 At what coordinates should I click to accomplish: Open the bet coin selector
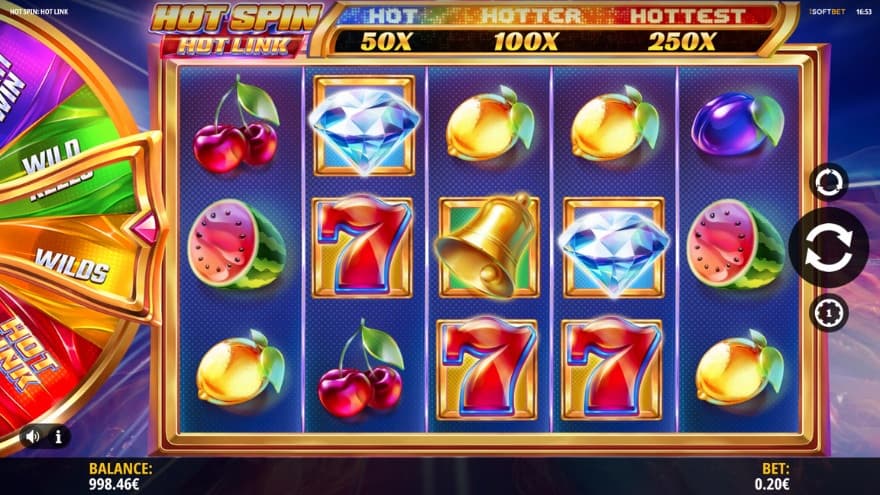click(829, 313)
